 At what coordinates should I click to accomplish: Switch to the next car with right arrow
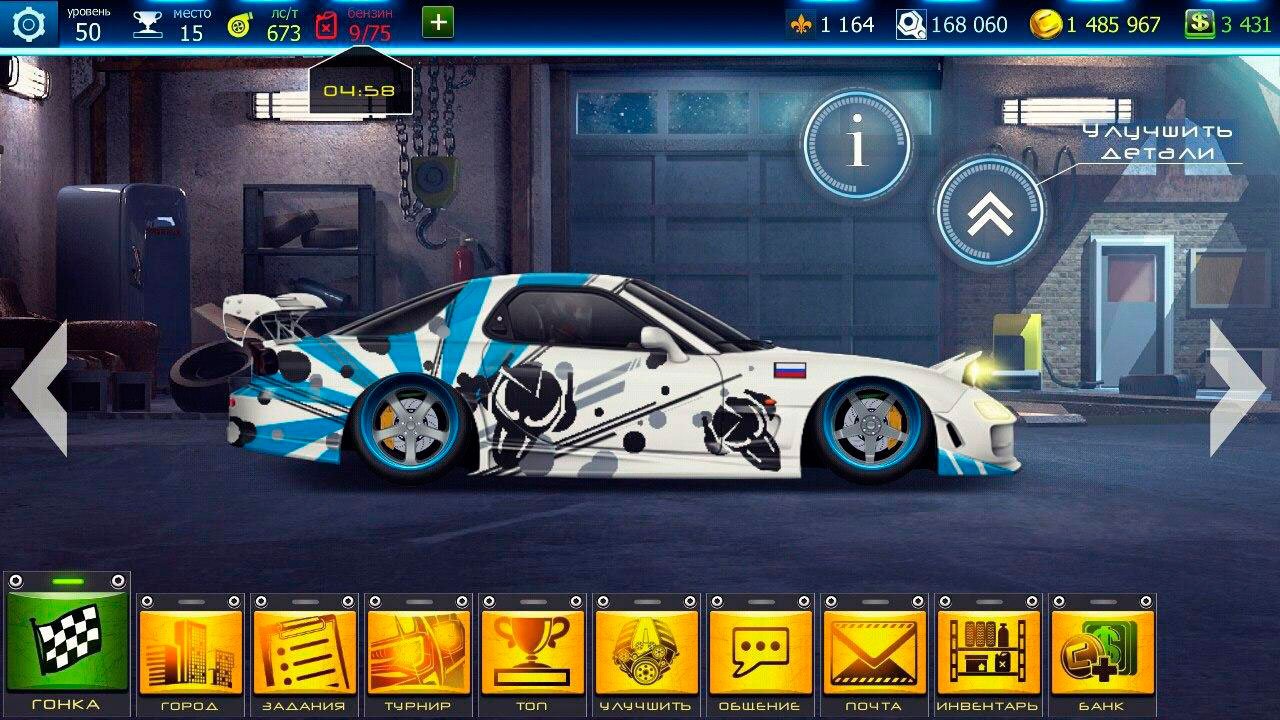[1238, 388]
